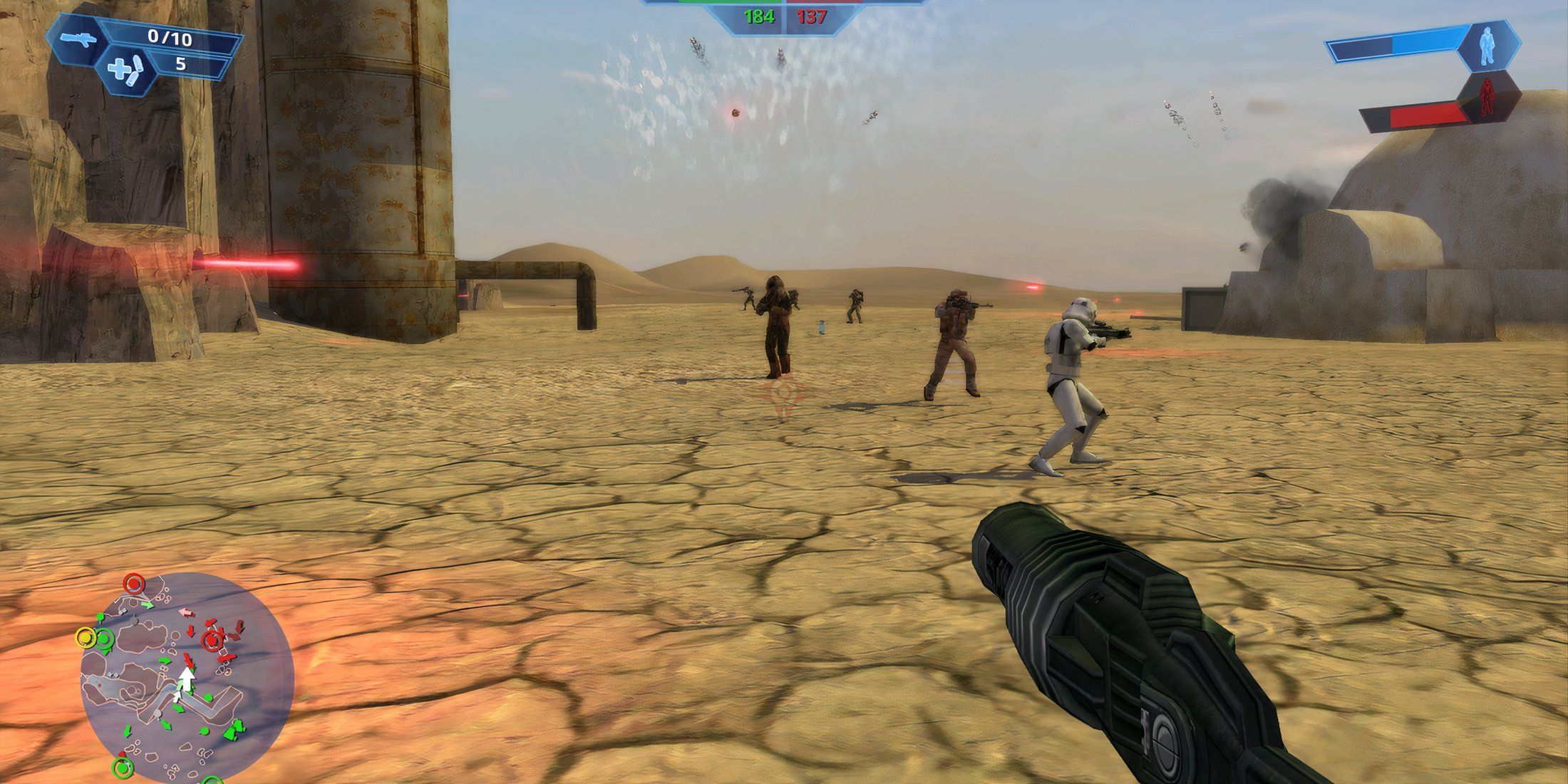
Task: Click the yellow contested command post on the minimap
Action: click(x=86, y=636)
